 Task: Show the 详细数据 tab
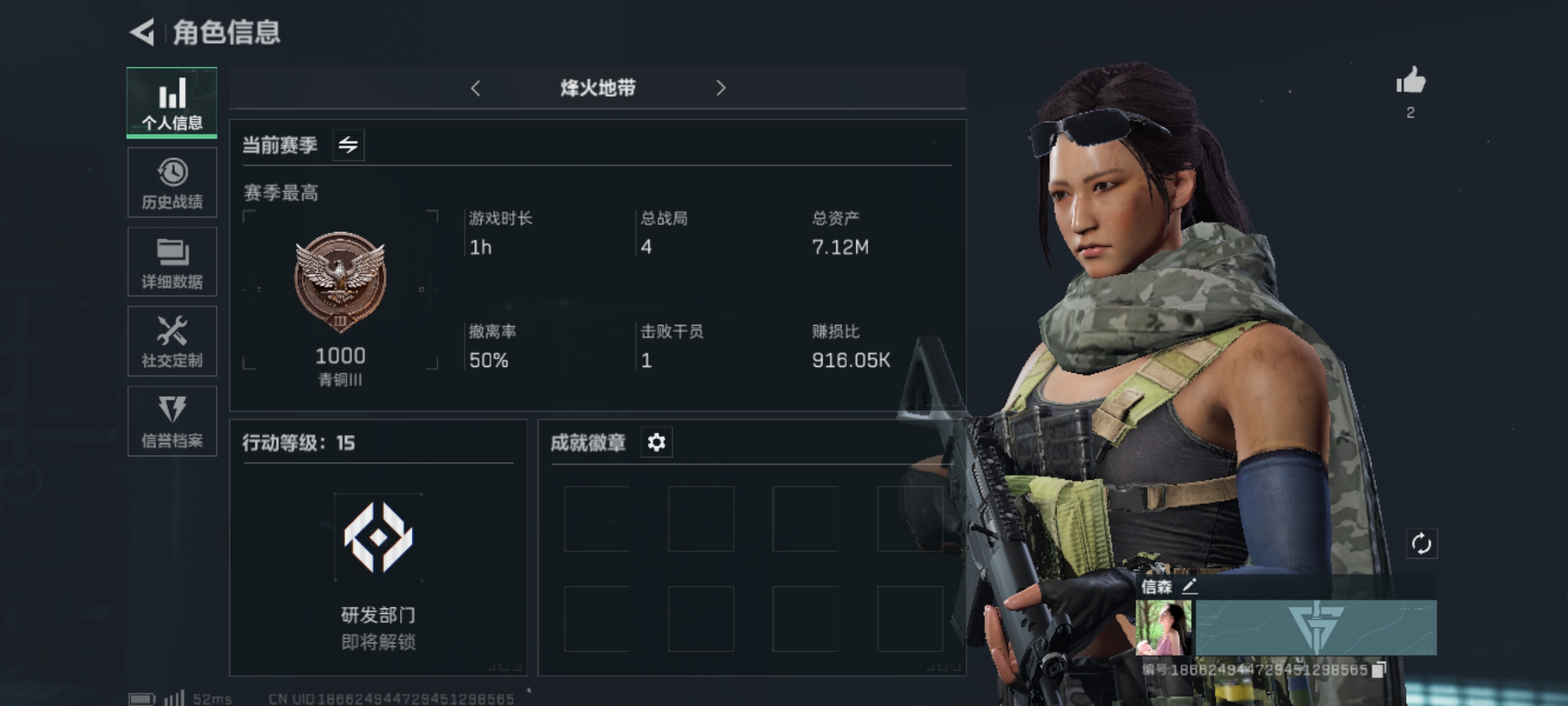(172, 263)
